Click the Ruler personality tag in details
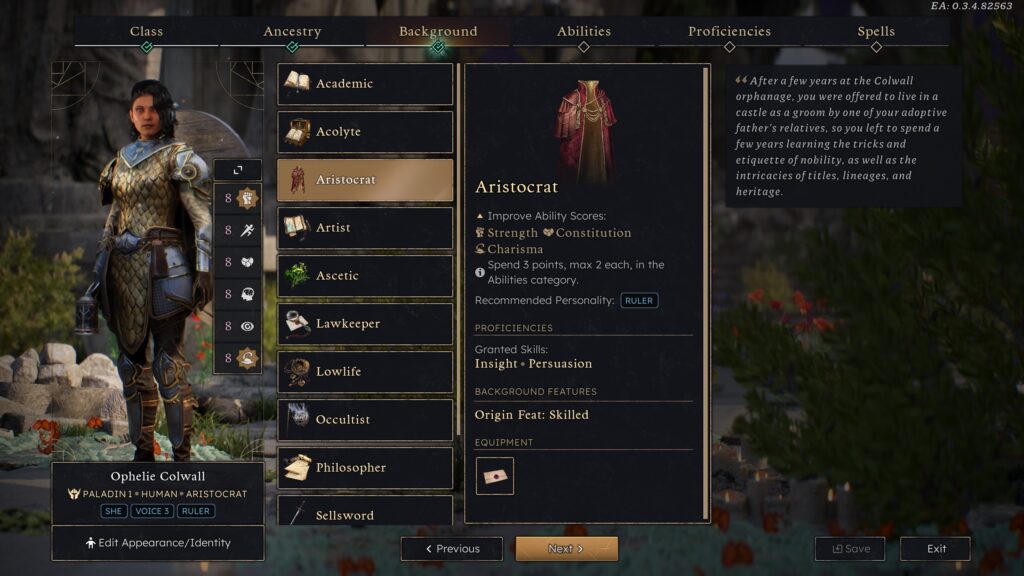This screenshot has height=576, width=1024. click(639, 300)
